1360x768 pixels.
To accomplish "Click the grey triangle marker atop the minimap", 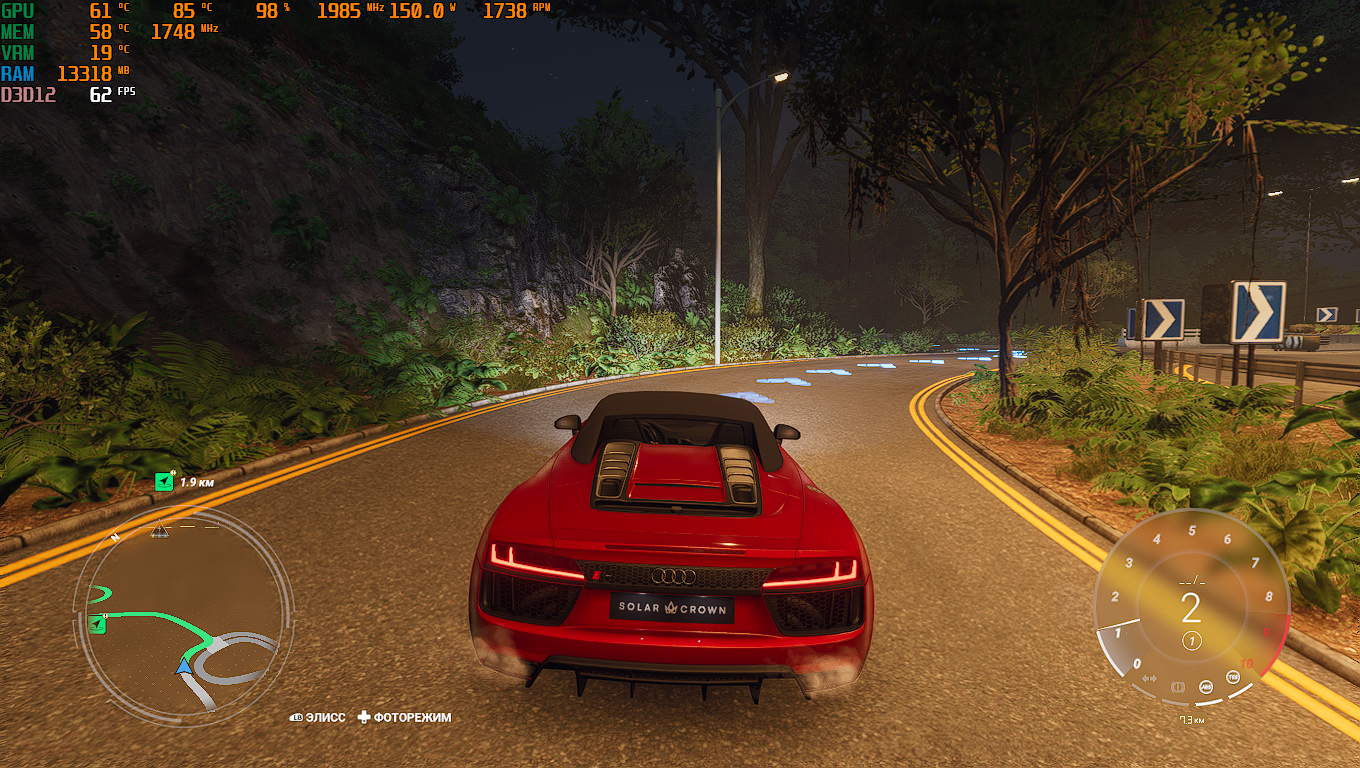I will coord(158,529).
